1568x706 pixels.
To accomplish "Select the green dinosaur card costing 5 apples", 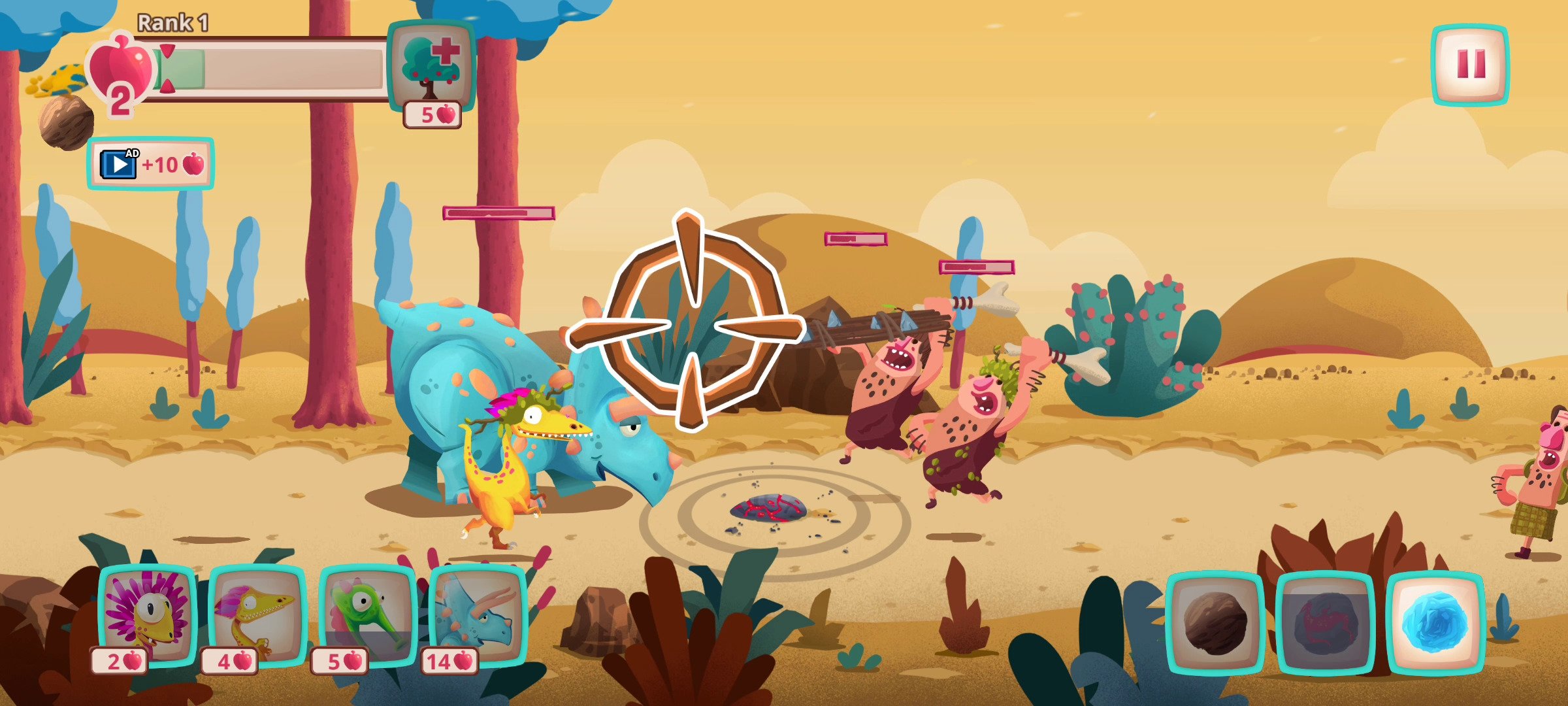I will pos(366,618).
